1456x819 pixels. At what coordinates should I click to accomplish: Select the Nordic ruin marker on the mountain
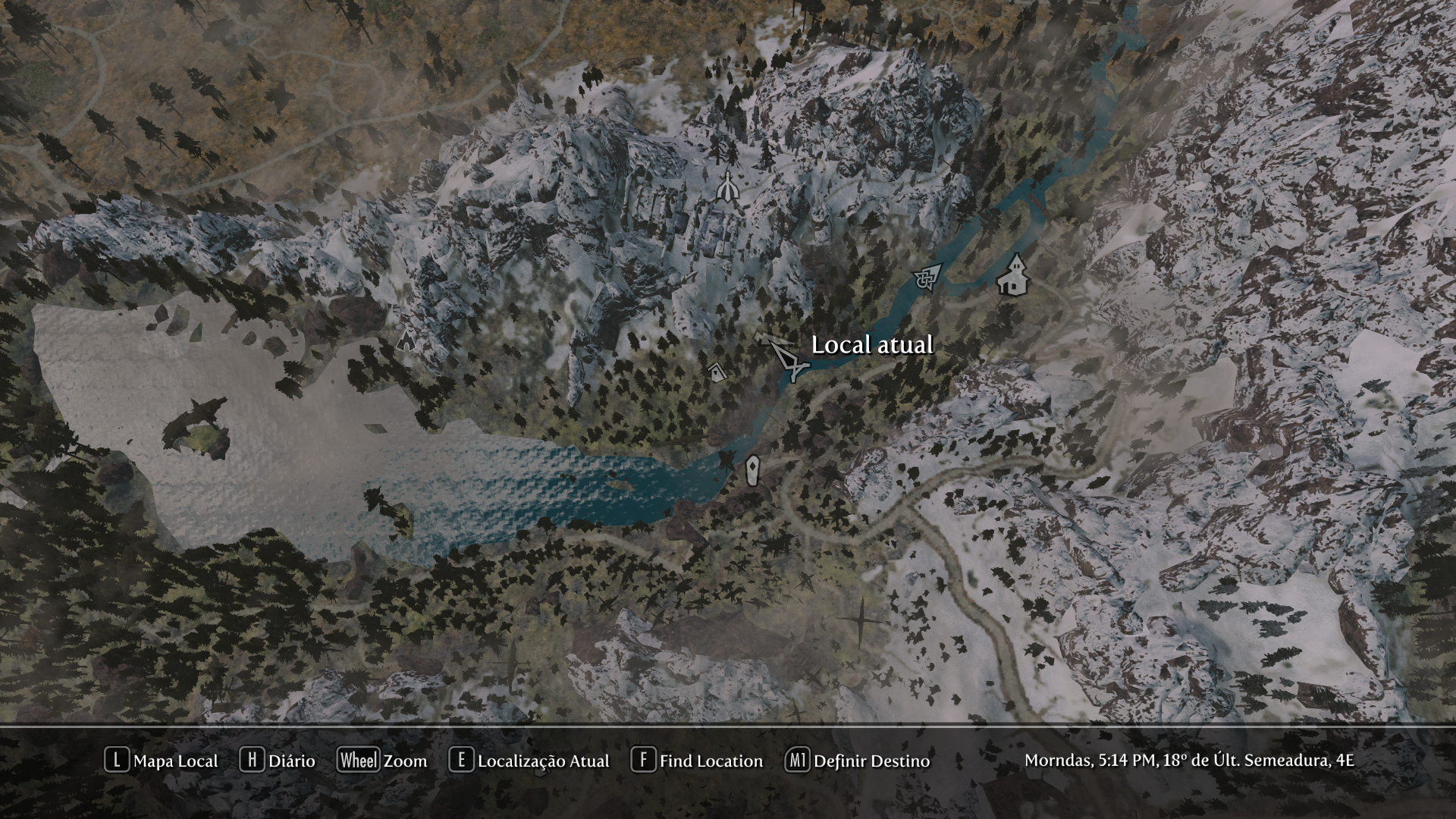tap(728, 187)
